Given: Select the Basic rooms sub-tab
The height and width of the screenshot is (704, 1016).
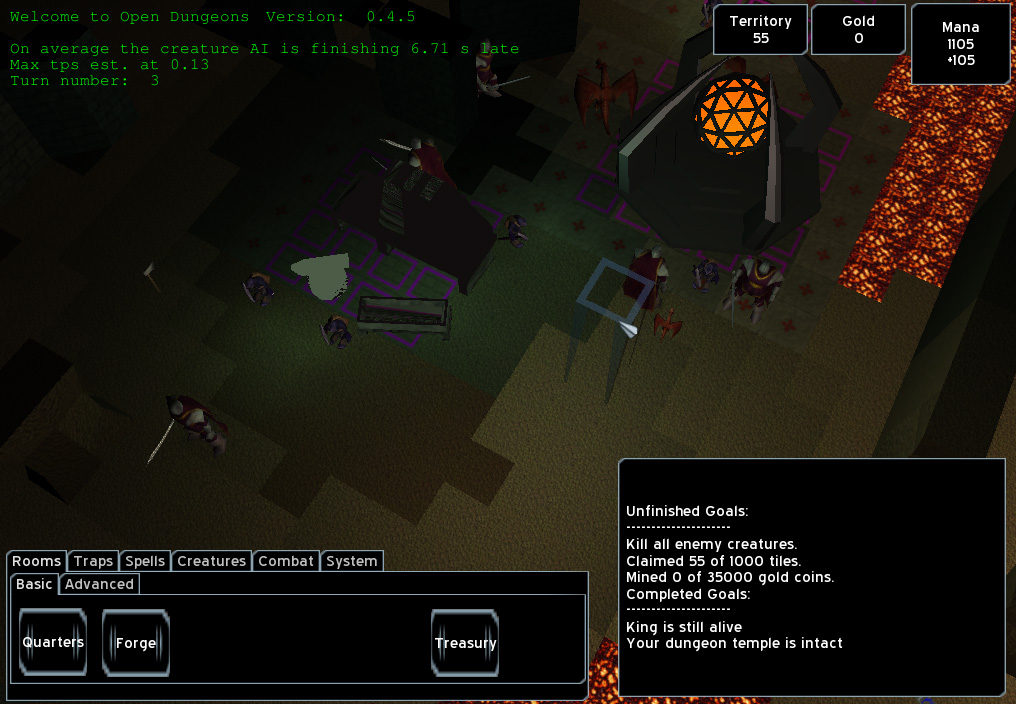Looking at the screenshot, I should pyautogui.click(x=35, y=584).
